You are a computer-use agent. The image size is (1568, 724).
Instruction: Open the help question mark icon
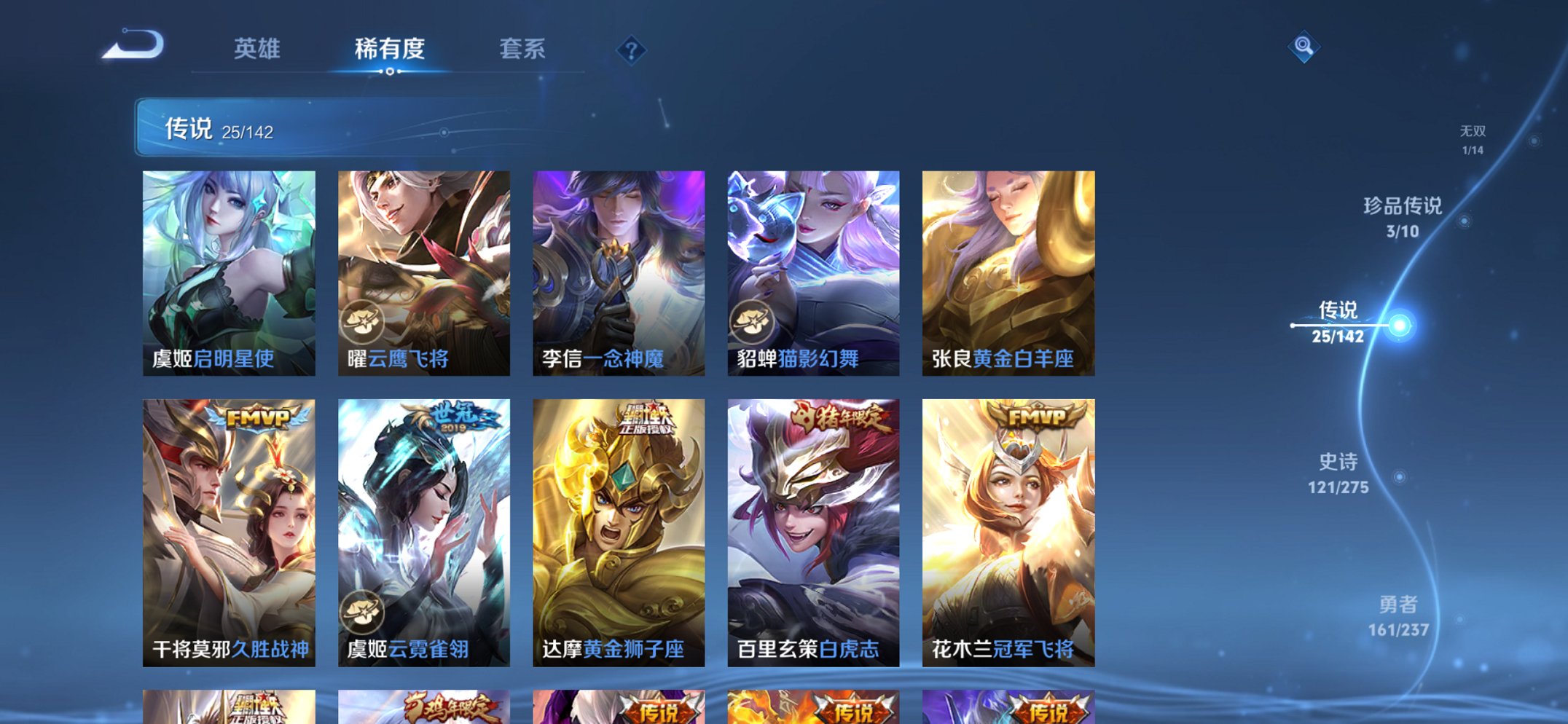click(631, 49)
